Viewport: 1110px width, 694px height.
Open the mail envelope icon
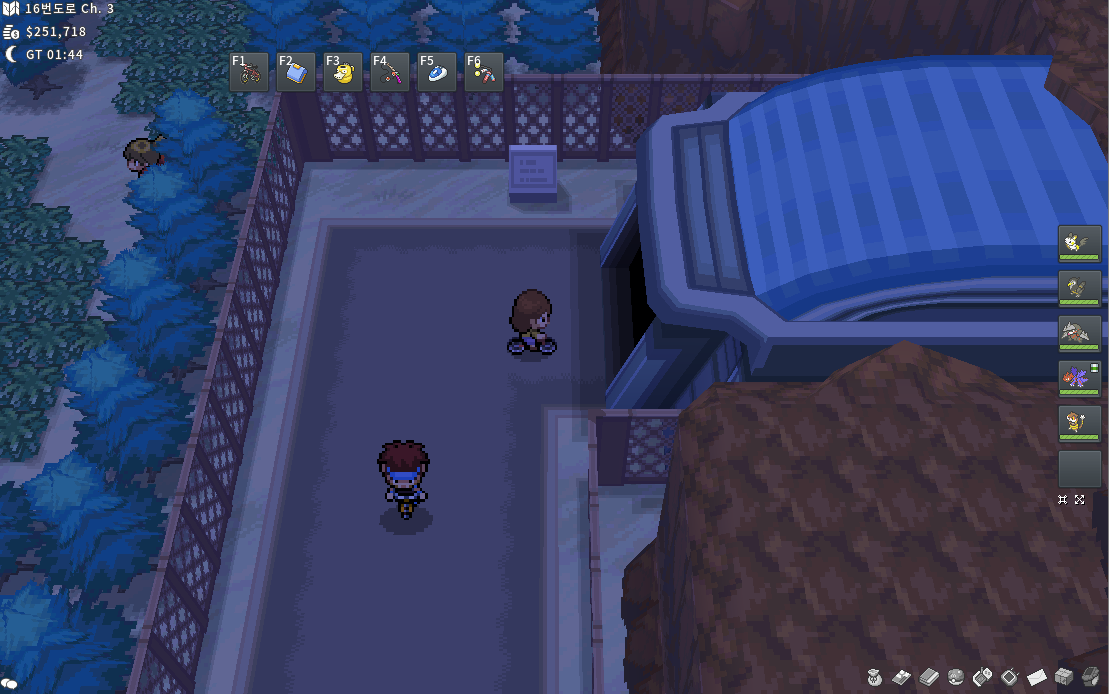(1036, 677)
